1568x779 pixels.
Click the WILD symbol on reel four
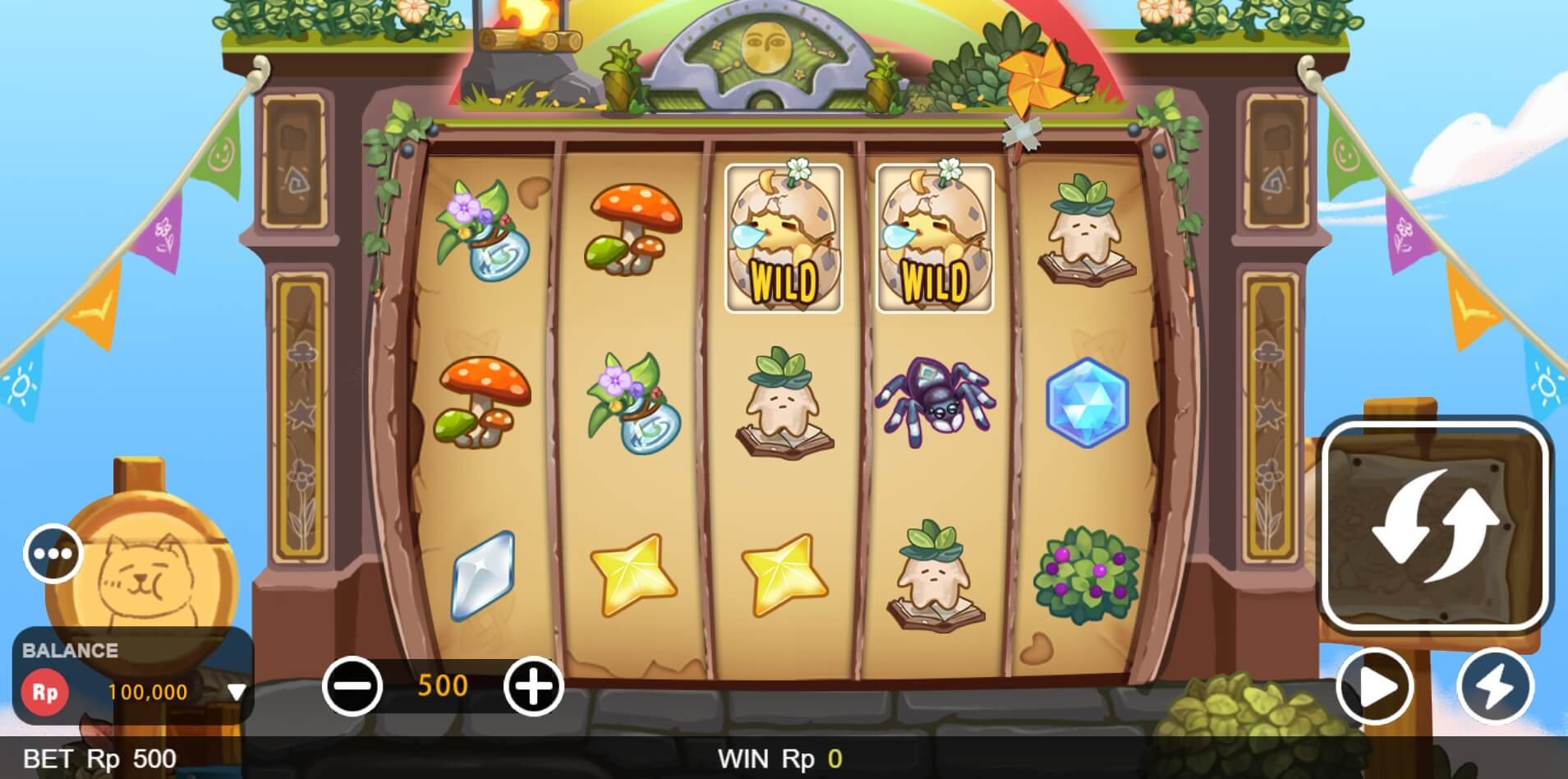pyautogui.click(x=934, y=238)
